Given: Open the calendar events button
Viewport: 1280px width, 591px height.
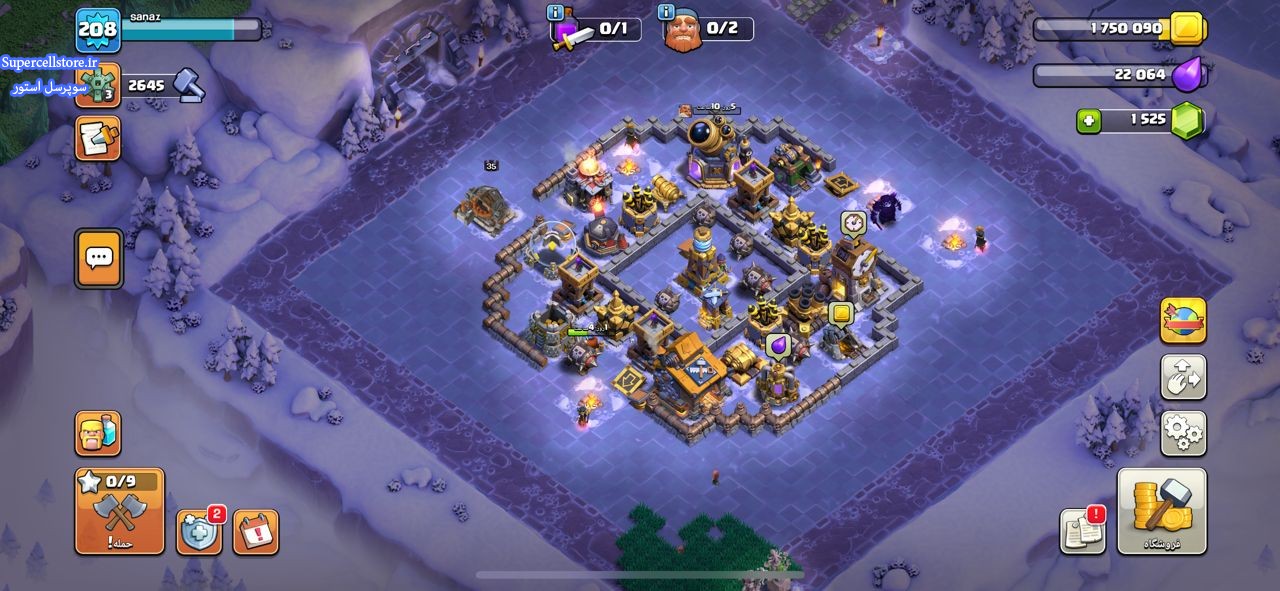Looking at the screenshot, I should (x=256, y=531).
